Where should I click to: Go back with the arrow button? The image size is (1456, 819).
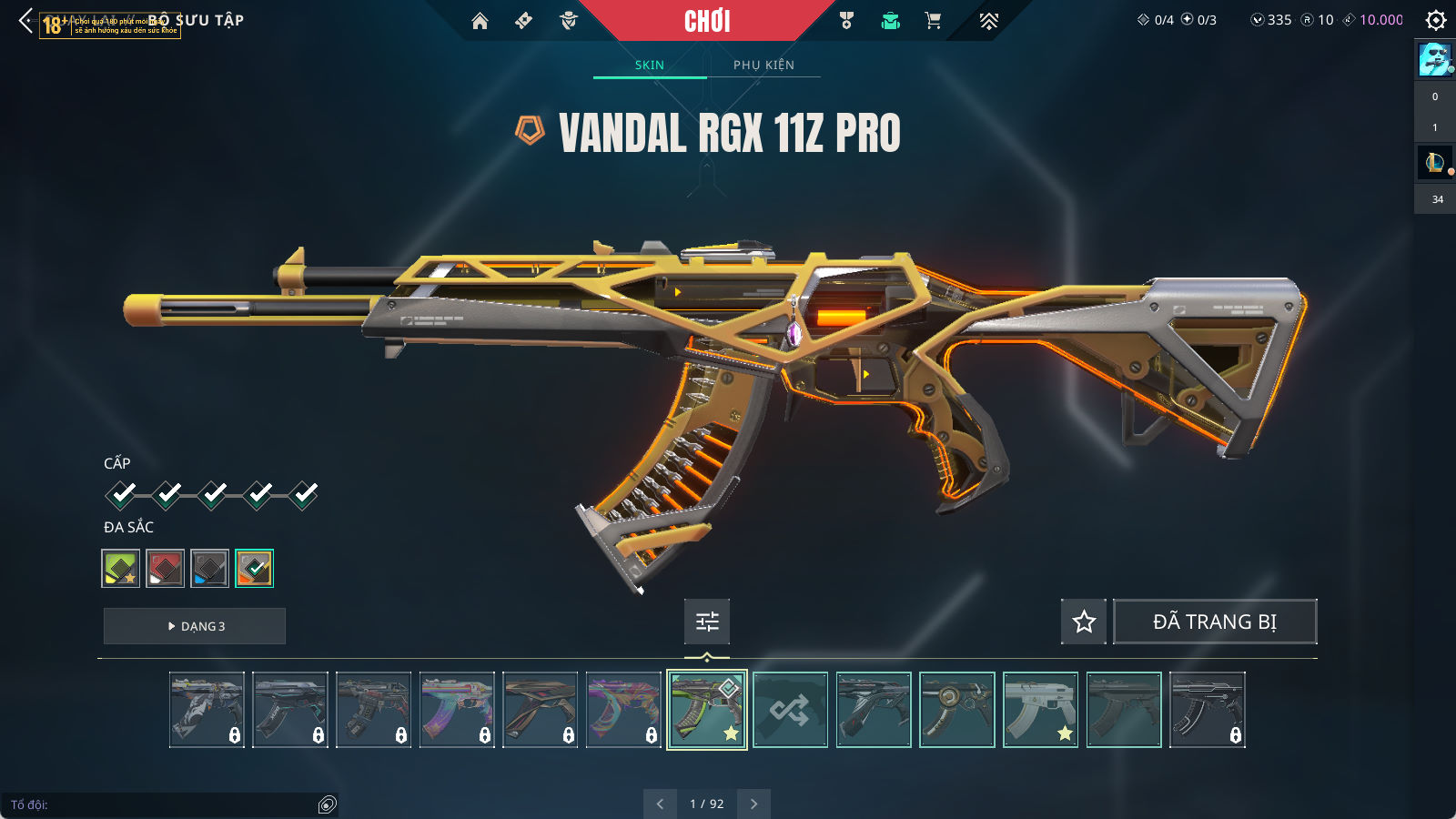(x=25, y=20)
